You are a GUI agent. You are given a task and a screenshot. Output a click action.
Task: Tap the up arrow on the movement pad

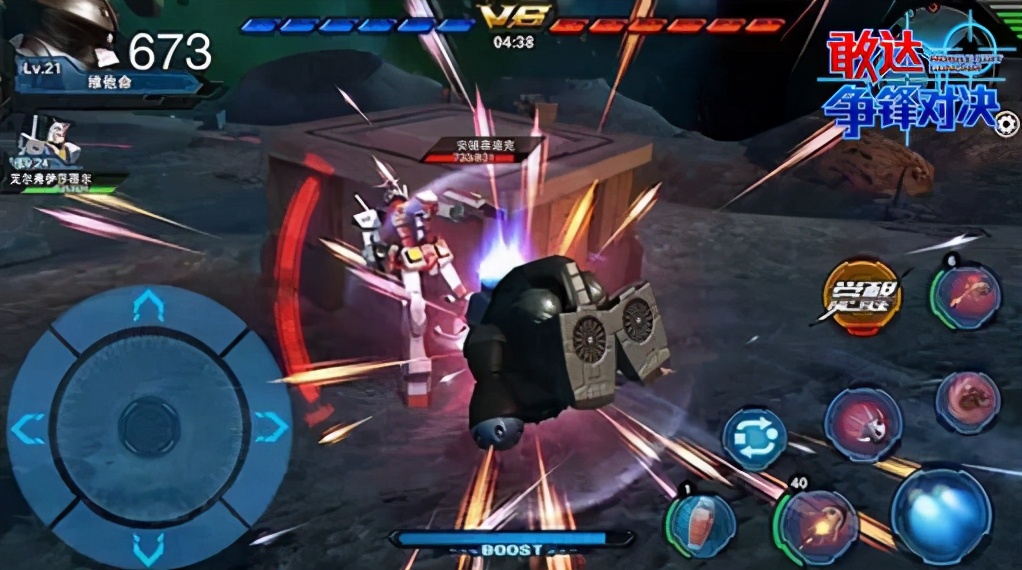pyautogui.click(x=148, y=307)
